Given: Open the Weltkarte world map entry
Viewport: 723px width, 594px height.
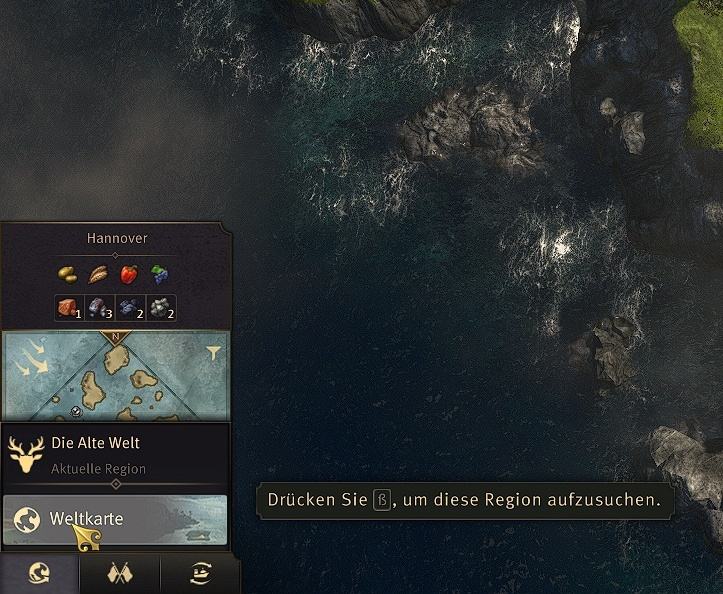Looking at the screenshot, I should click(x=115, y=520).
